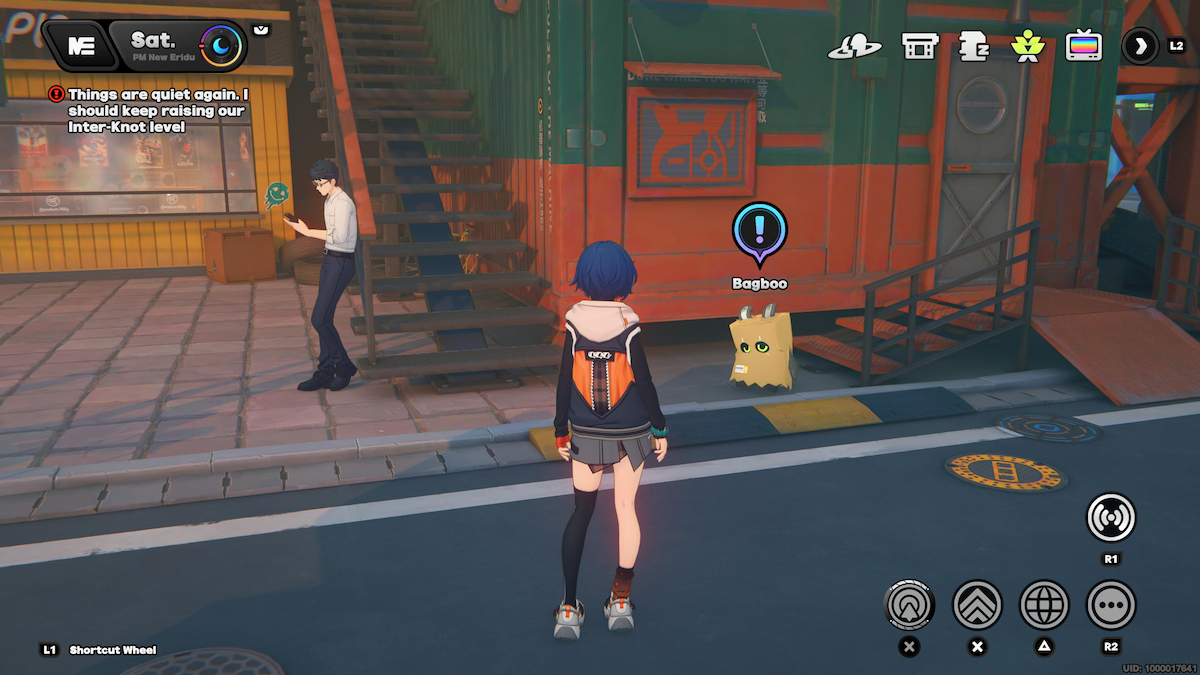
Task: Open the Inter-Knot level quest tracker
Action: [150, 110]
